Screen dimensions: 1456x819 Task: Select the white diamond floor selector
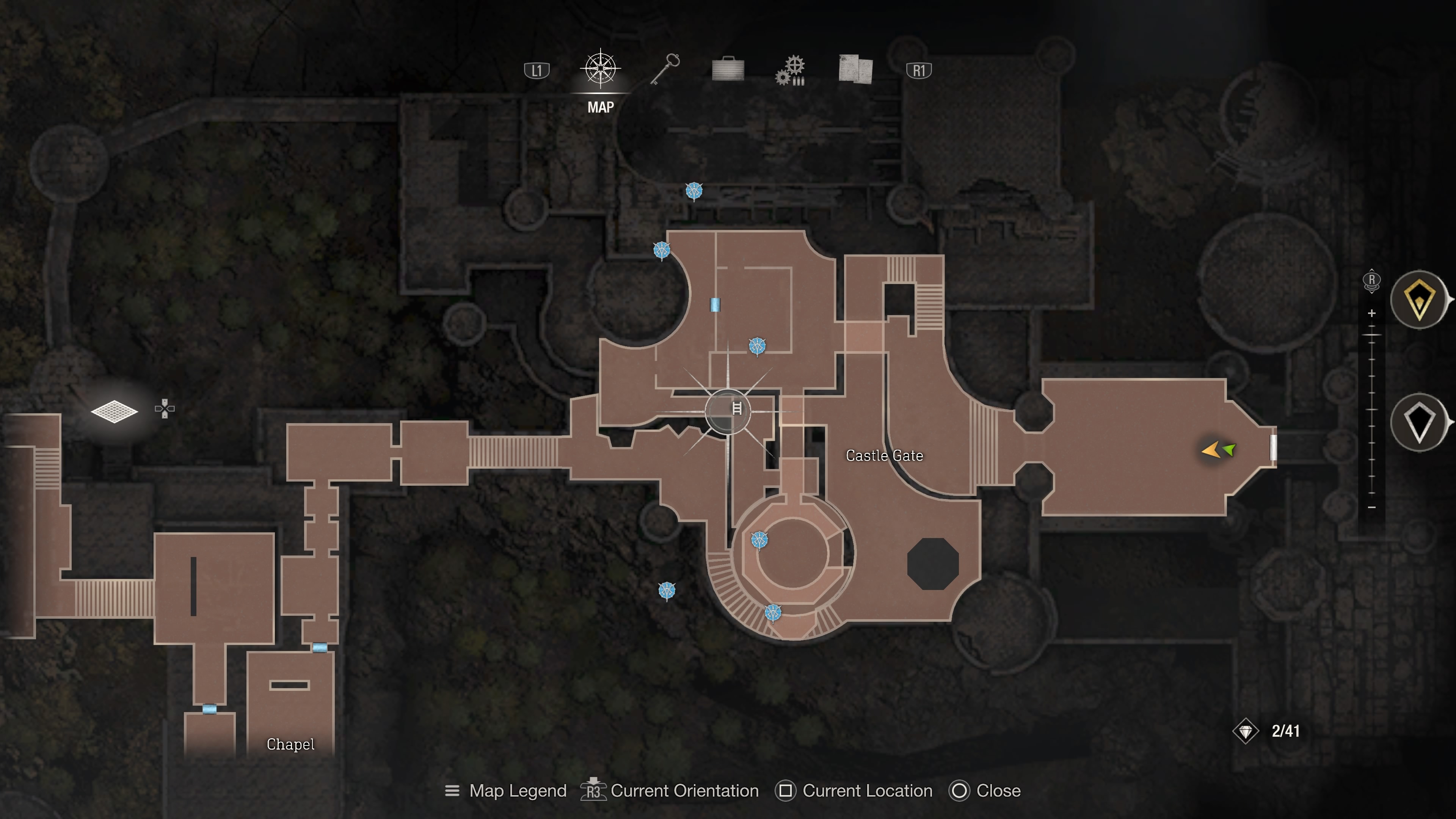tap(1419, 422)
